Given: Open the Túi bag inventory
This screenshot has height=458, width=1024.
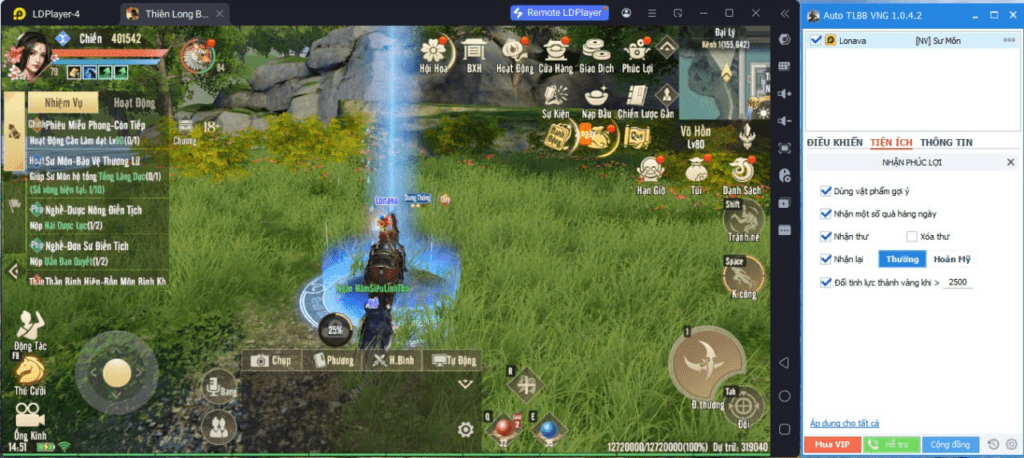Looking at the screenshot, I should (696, 173).
